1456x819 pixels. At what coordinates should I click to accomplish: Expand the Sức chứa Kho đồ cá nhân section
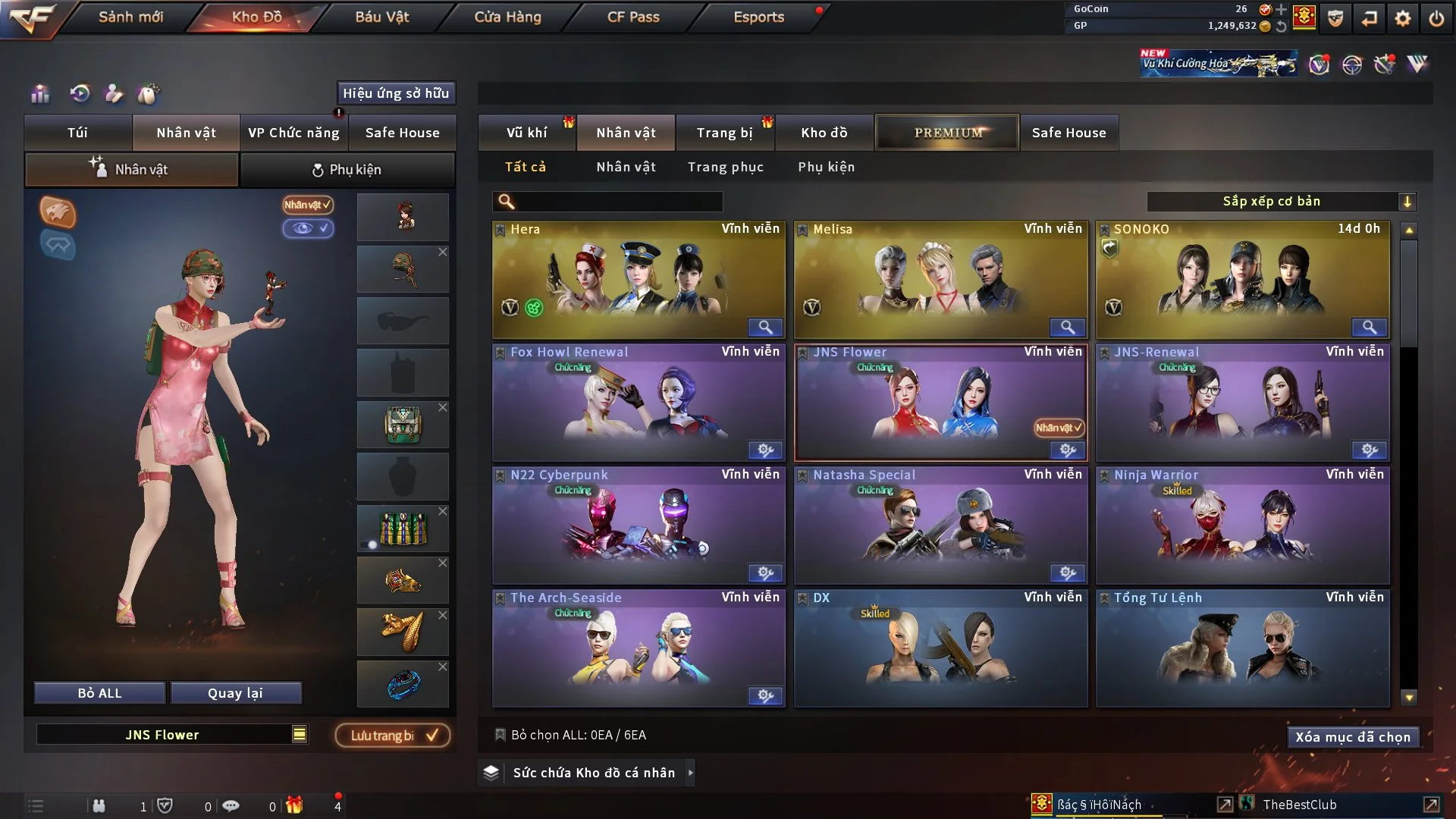click(x=691, y=773)
